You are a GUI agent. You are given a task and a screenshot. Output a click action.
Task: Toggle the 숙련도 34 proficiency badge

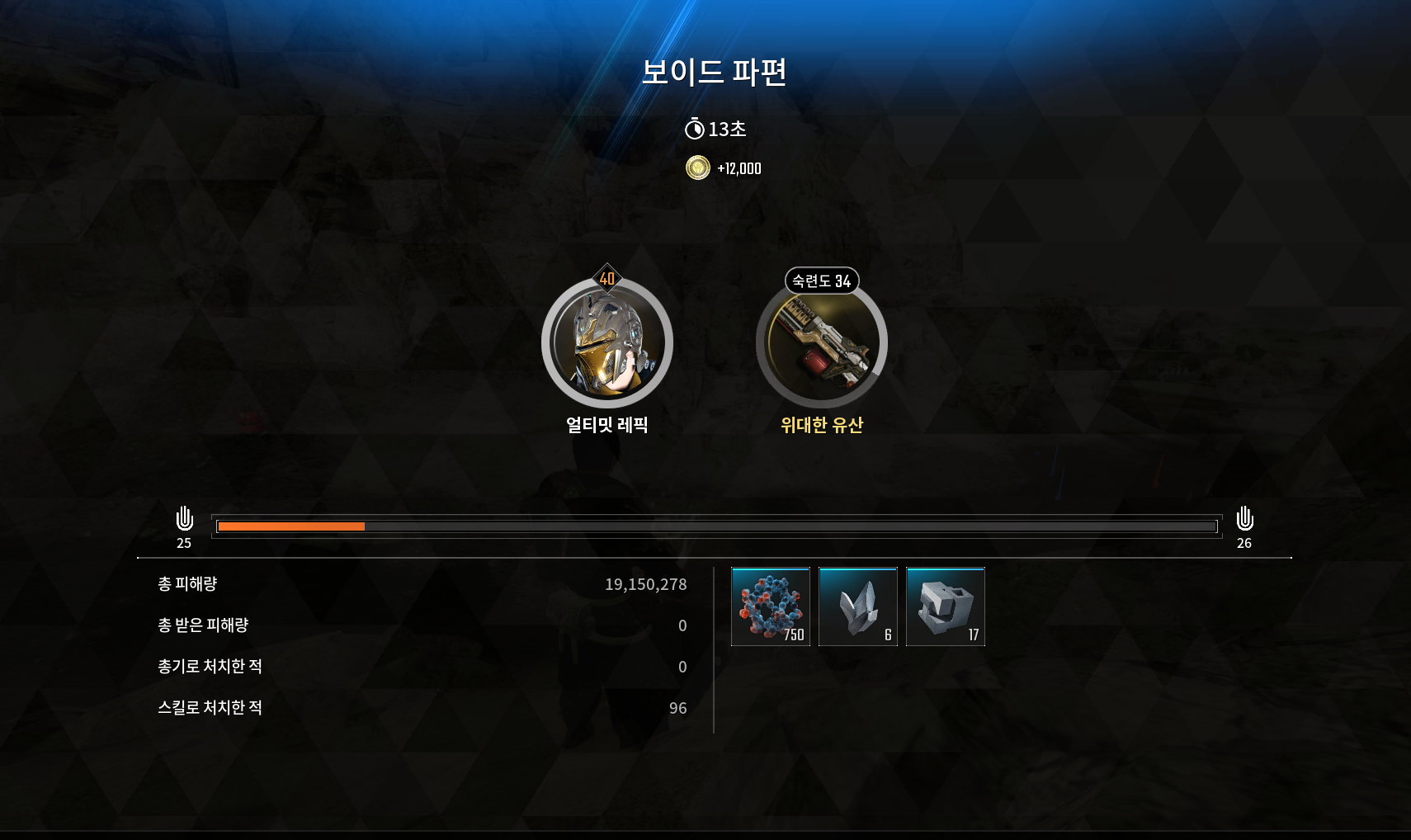(822, 281)
